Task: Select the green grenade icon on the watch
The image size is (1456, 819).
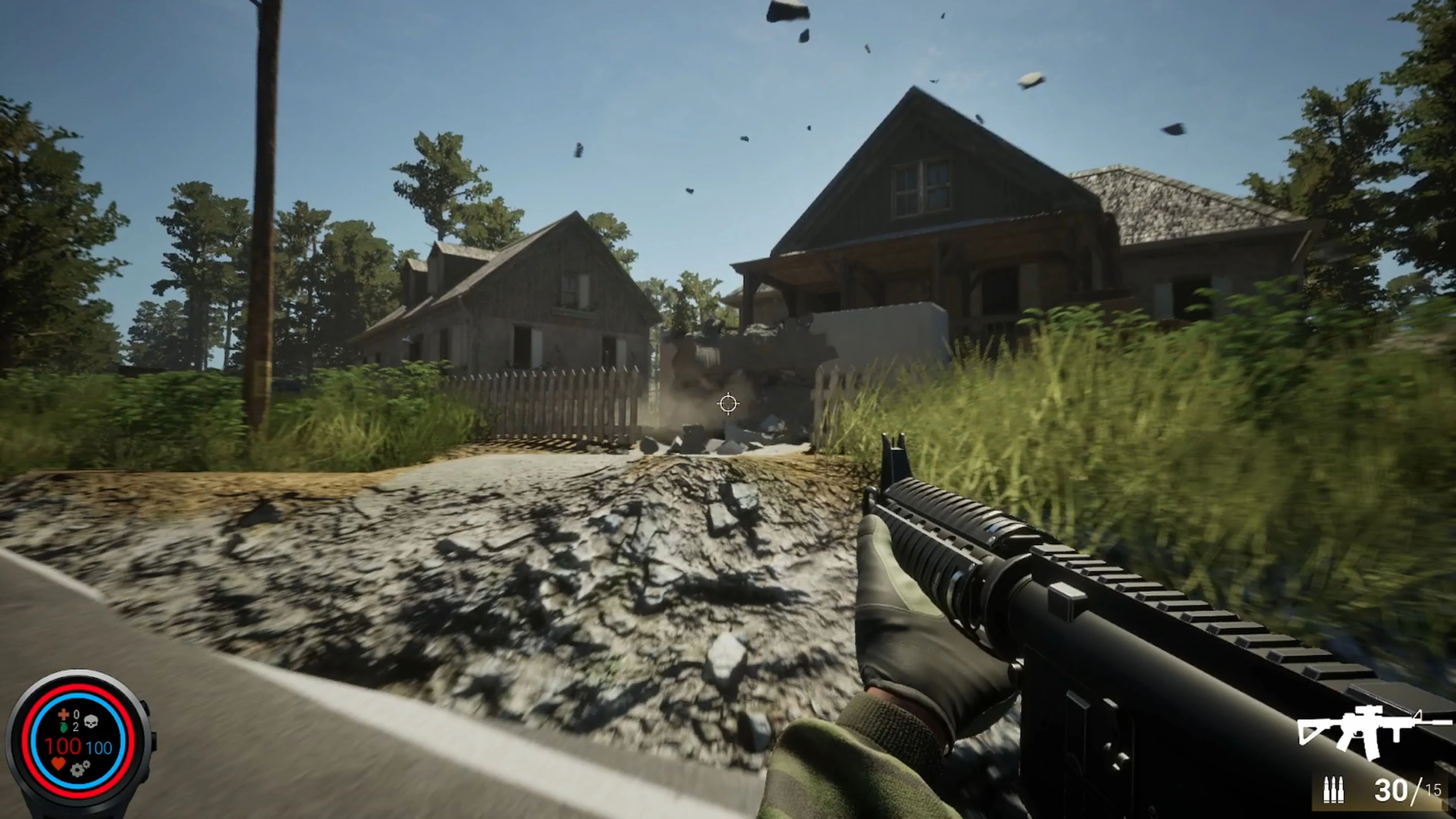Action: (64, 728)
